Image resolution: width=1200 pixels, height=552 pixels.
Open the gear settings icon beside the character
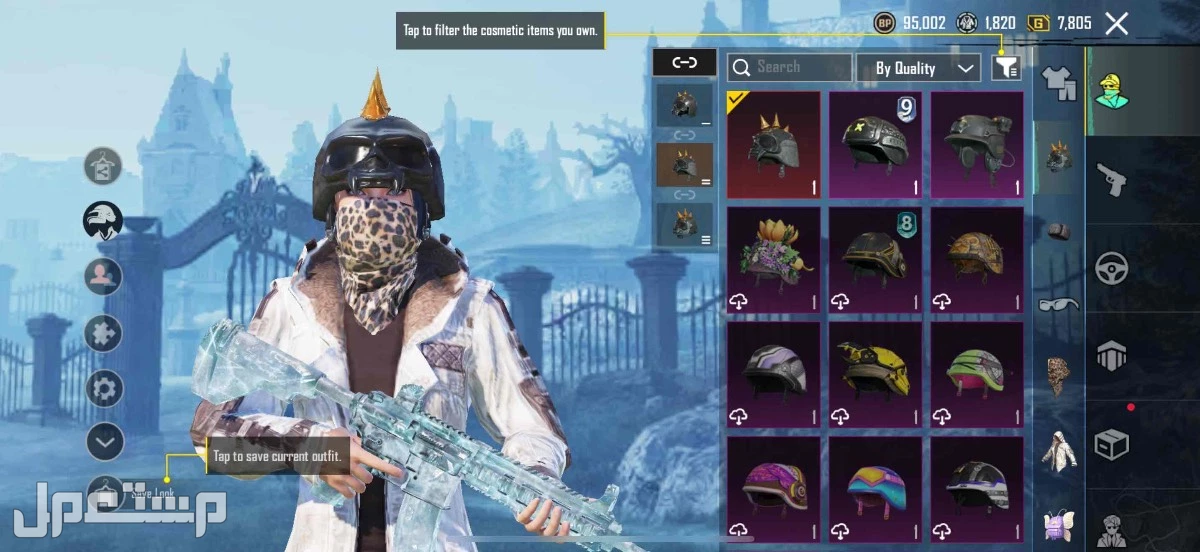click(104, 388)
